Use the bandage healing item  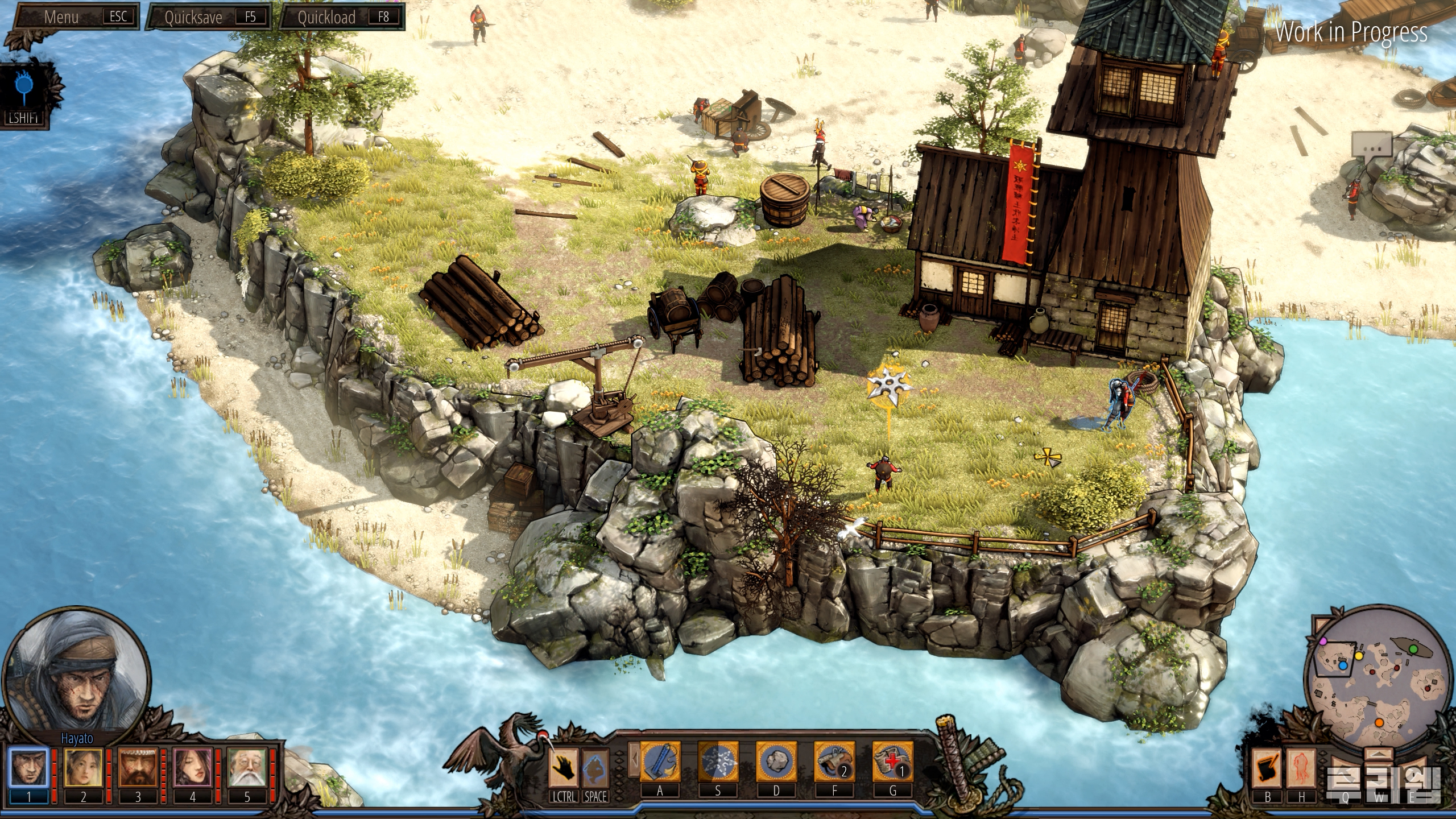(892, 762)
